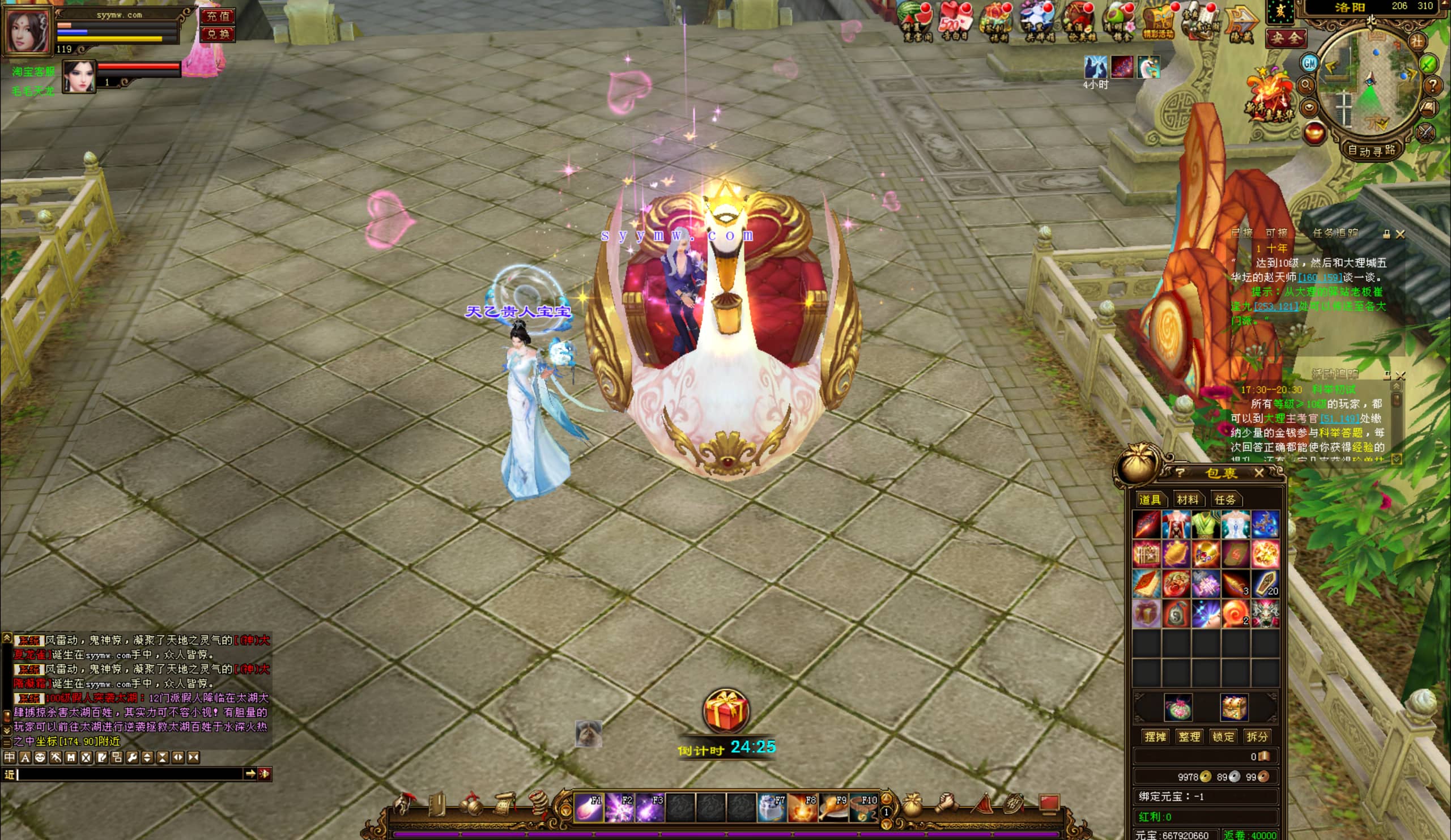Open the 任务 tab in the bag
Viewport: 1451px width, 840px height.
coord(1225,500)
